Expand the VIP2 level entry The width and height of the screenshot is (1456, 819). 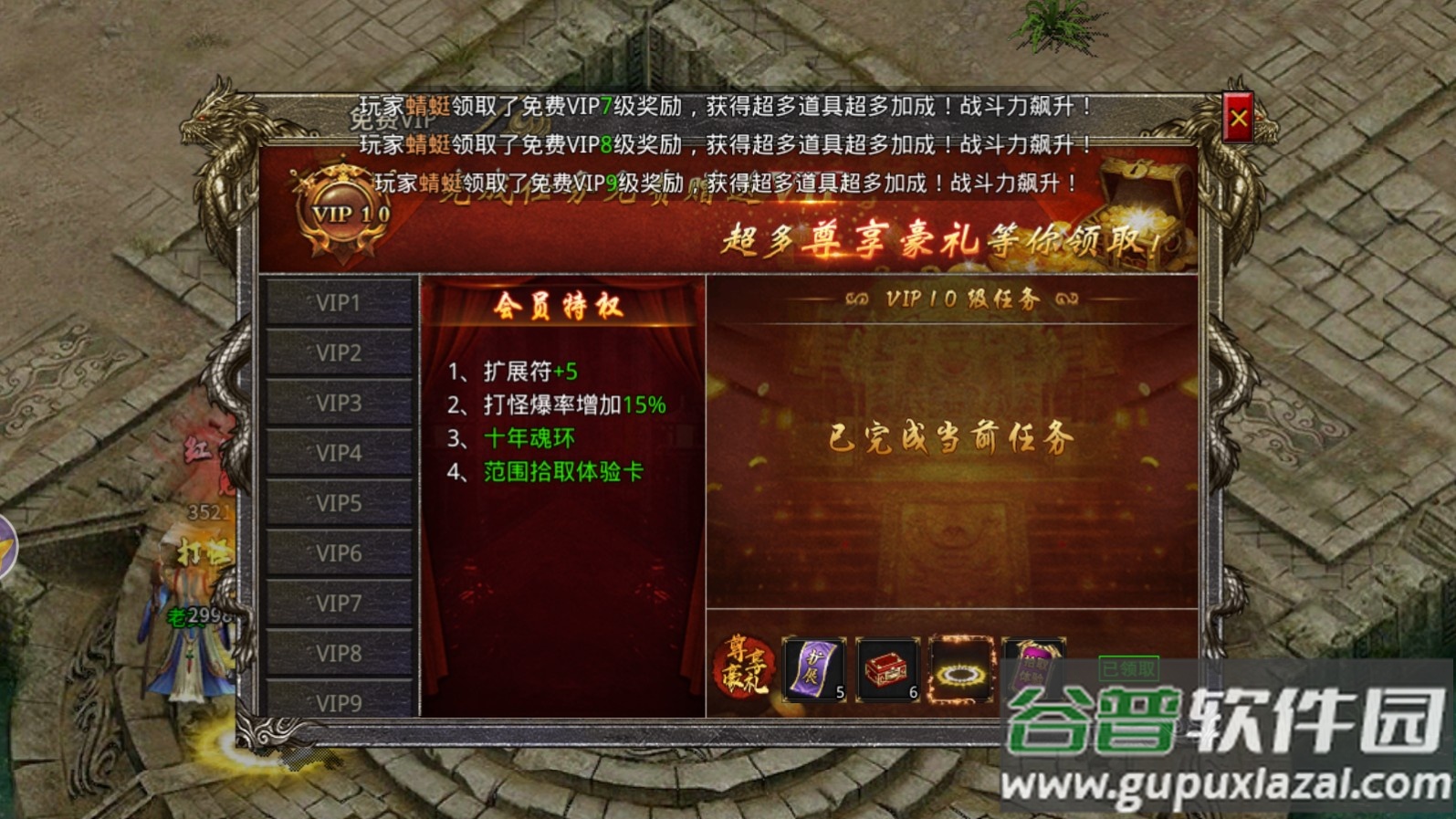click(340, 352)
